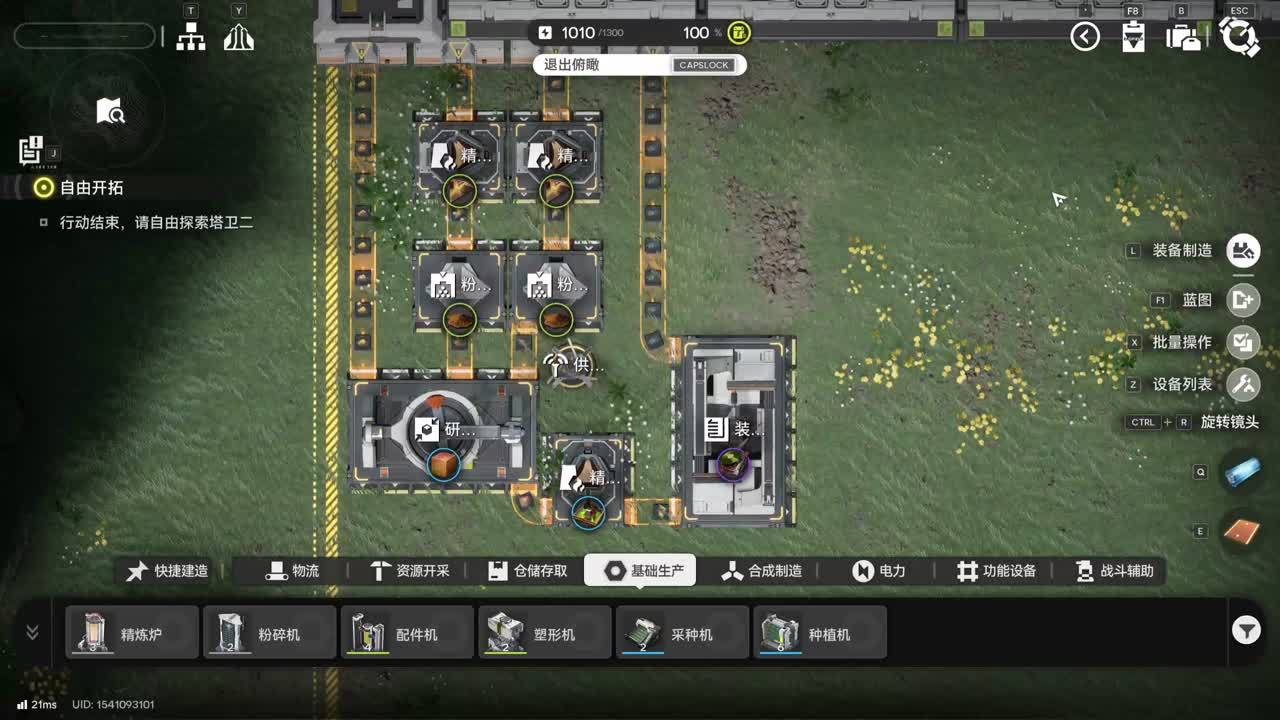Open the 设备列表 device list
The width and height of the screenshot is (1280, 720).
(1244, 384)
